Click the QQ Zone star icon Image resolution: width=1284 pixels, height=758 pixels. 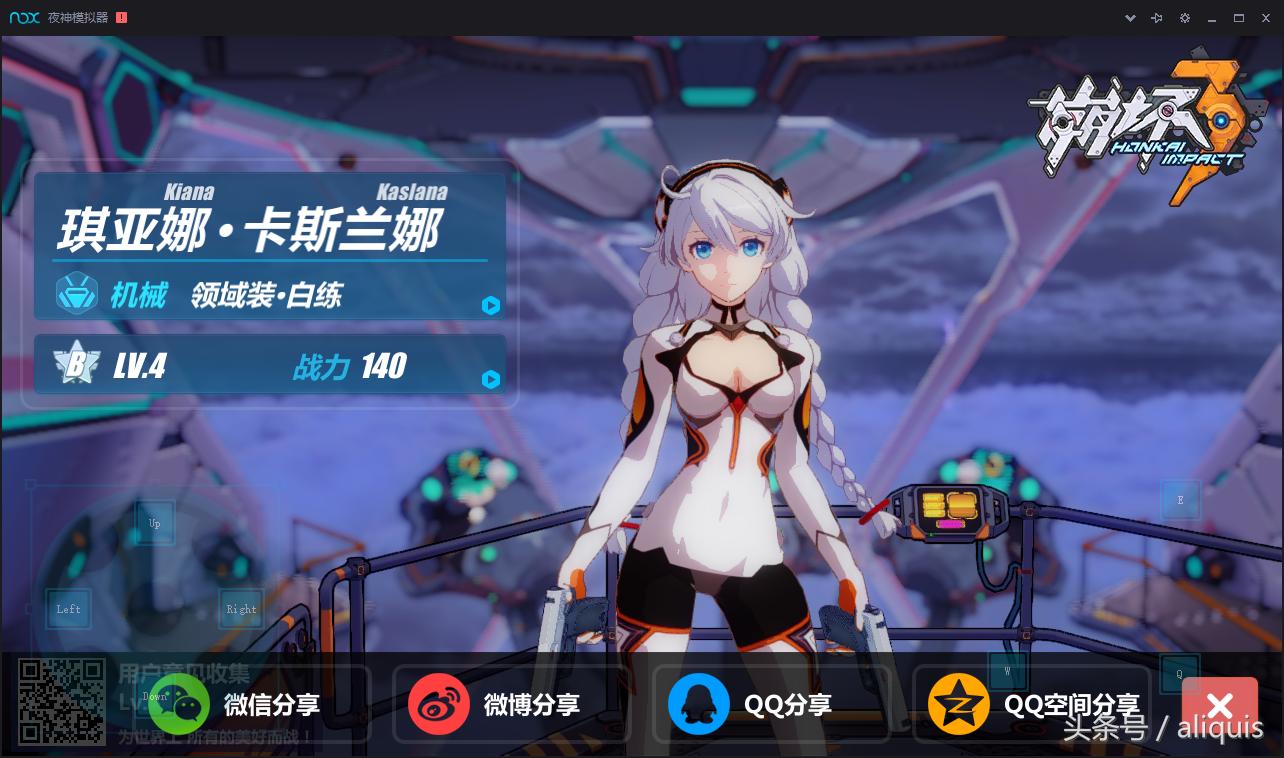pyautogui.click(x=959, y=704)
